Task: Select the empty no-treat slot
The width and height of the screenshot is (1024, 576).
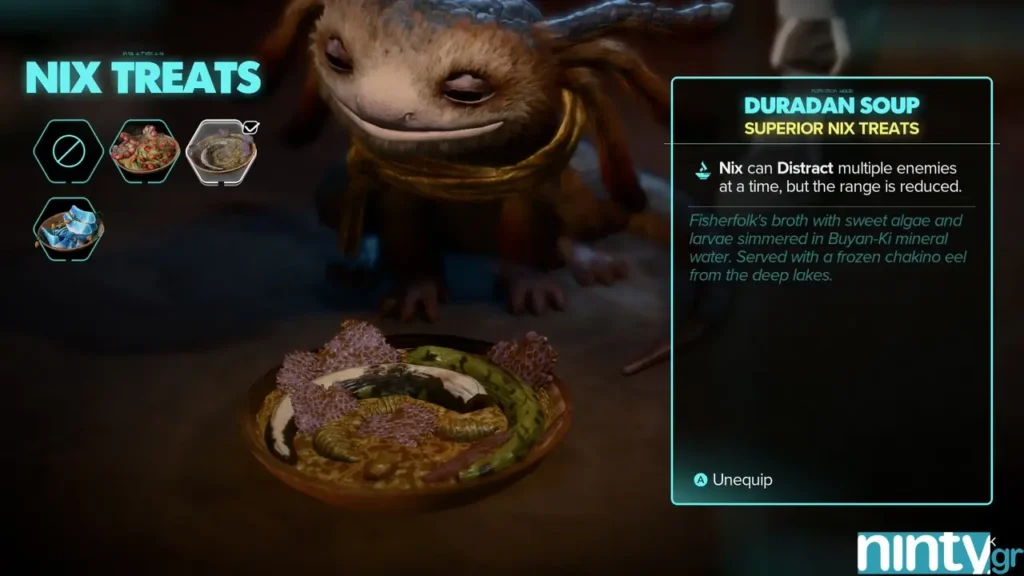Action: 69,151
